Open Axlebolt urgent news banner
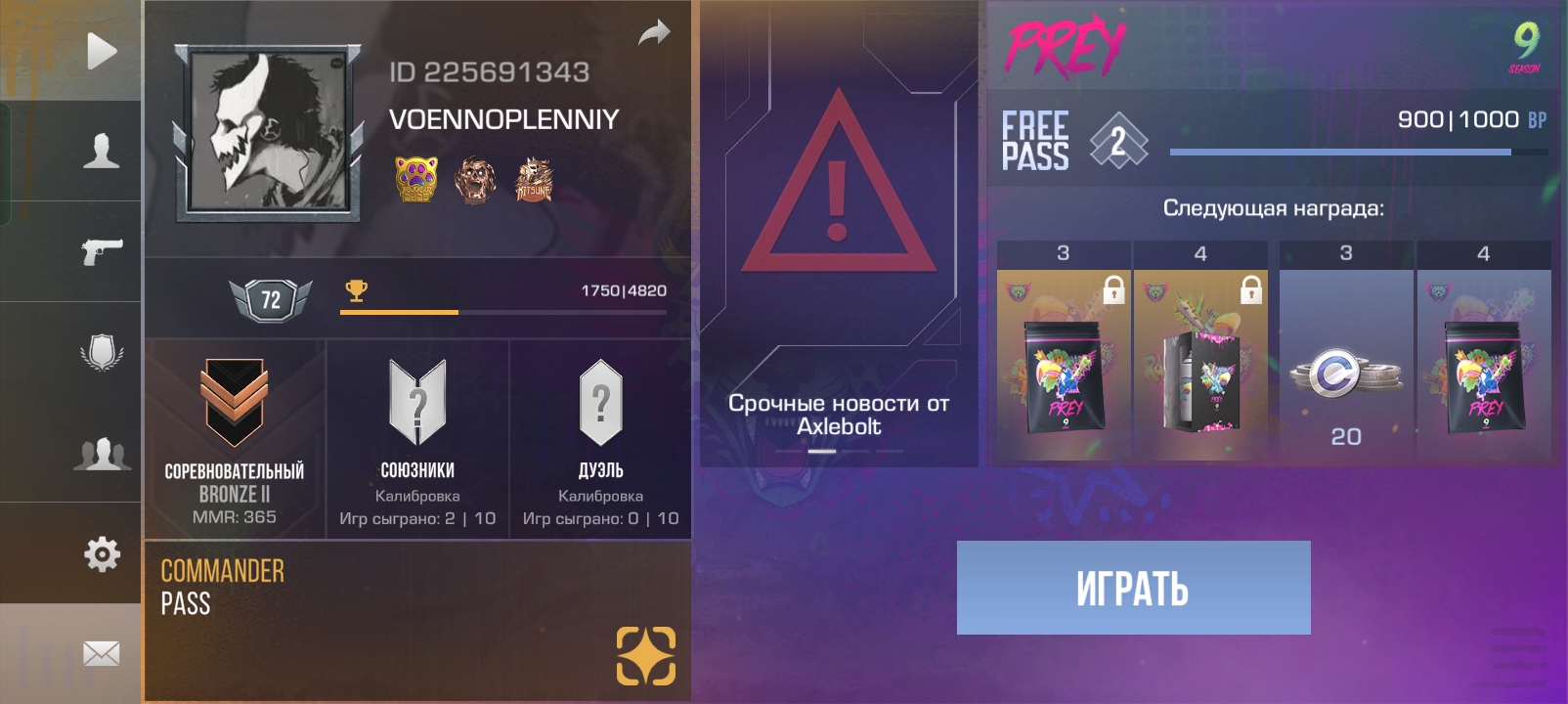Viewport: 1568px width, 704px height. pyautogui.click(x=839, y=235)
